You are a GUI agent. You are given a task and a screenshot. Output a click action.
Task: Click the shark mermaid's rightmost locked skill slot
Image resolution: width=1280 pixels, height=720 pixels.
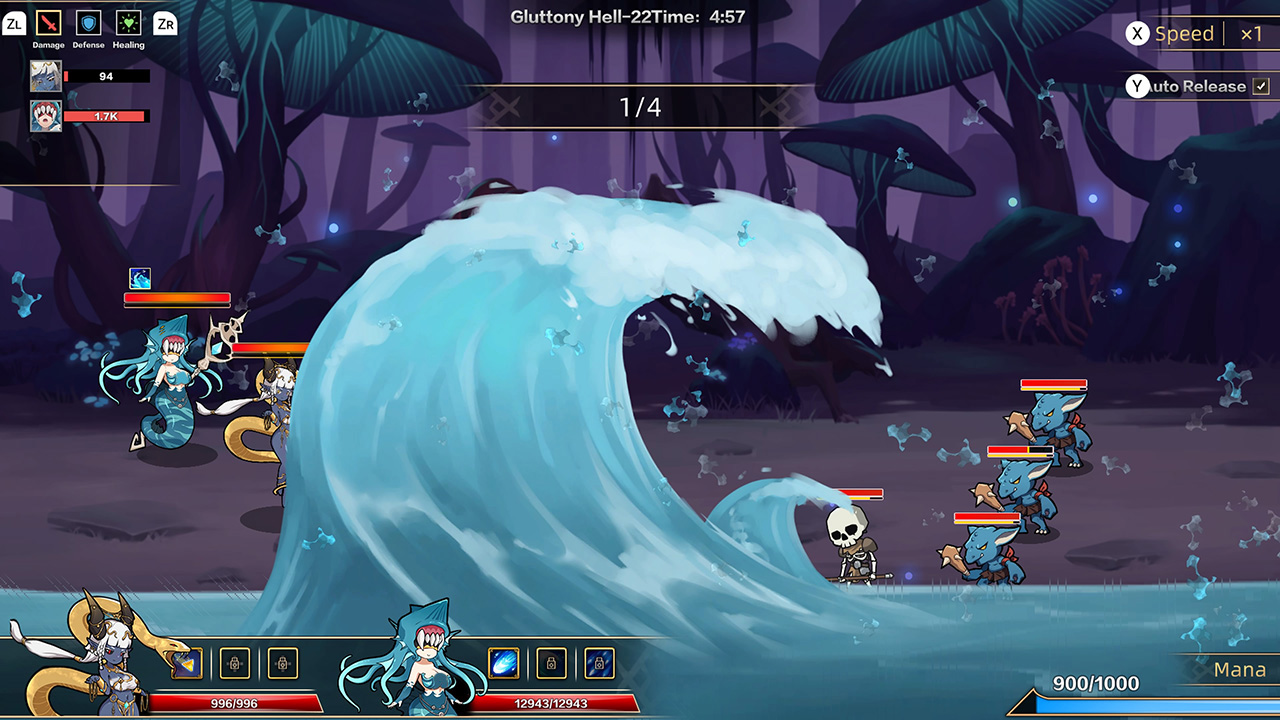pos(599,663)
